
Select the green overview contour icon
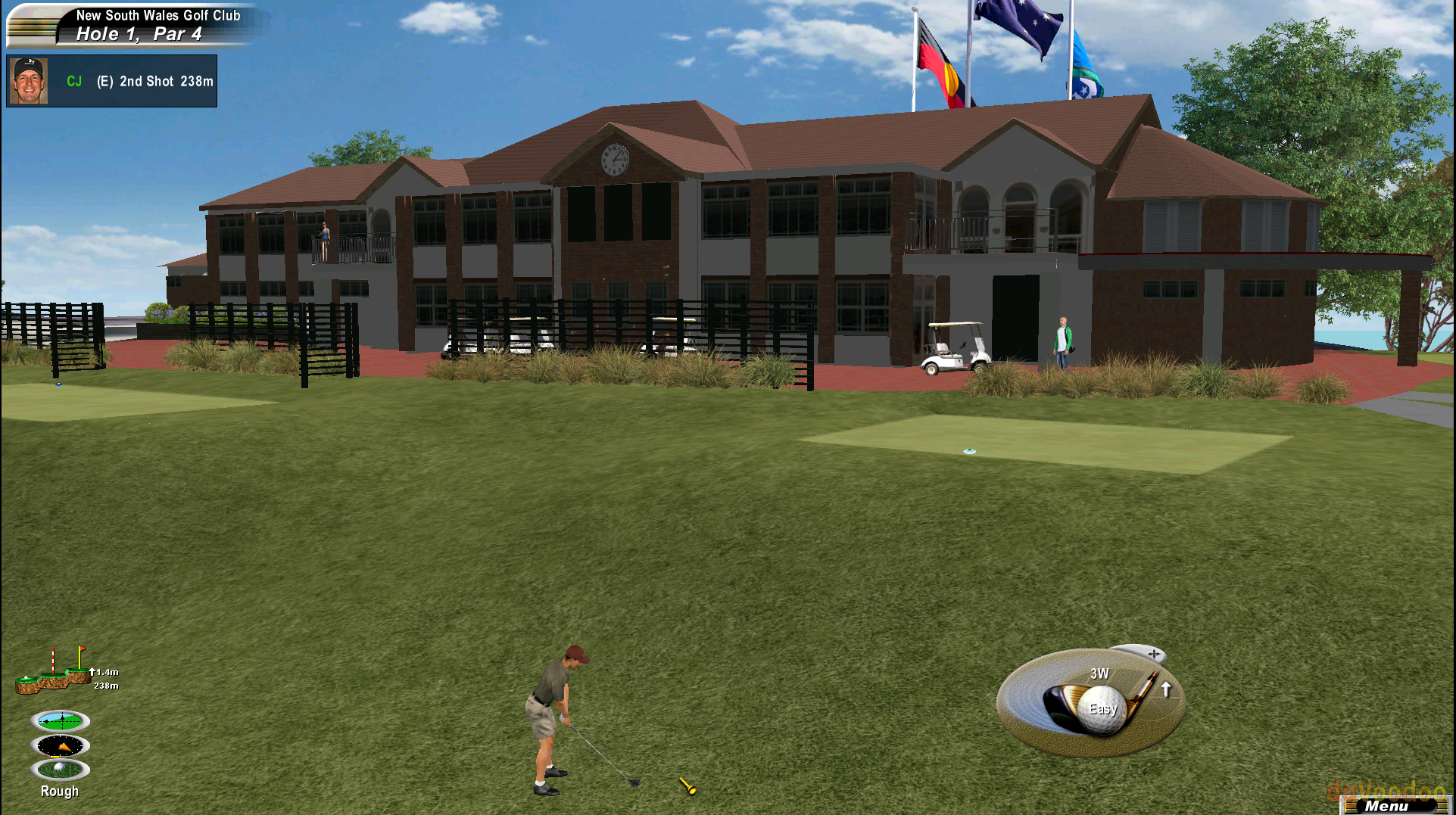coord(60,720)
